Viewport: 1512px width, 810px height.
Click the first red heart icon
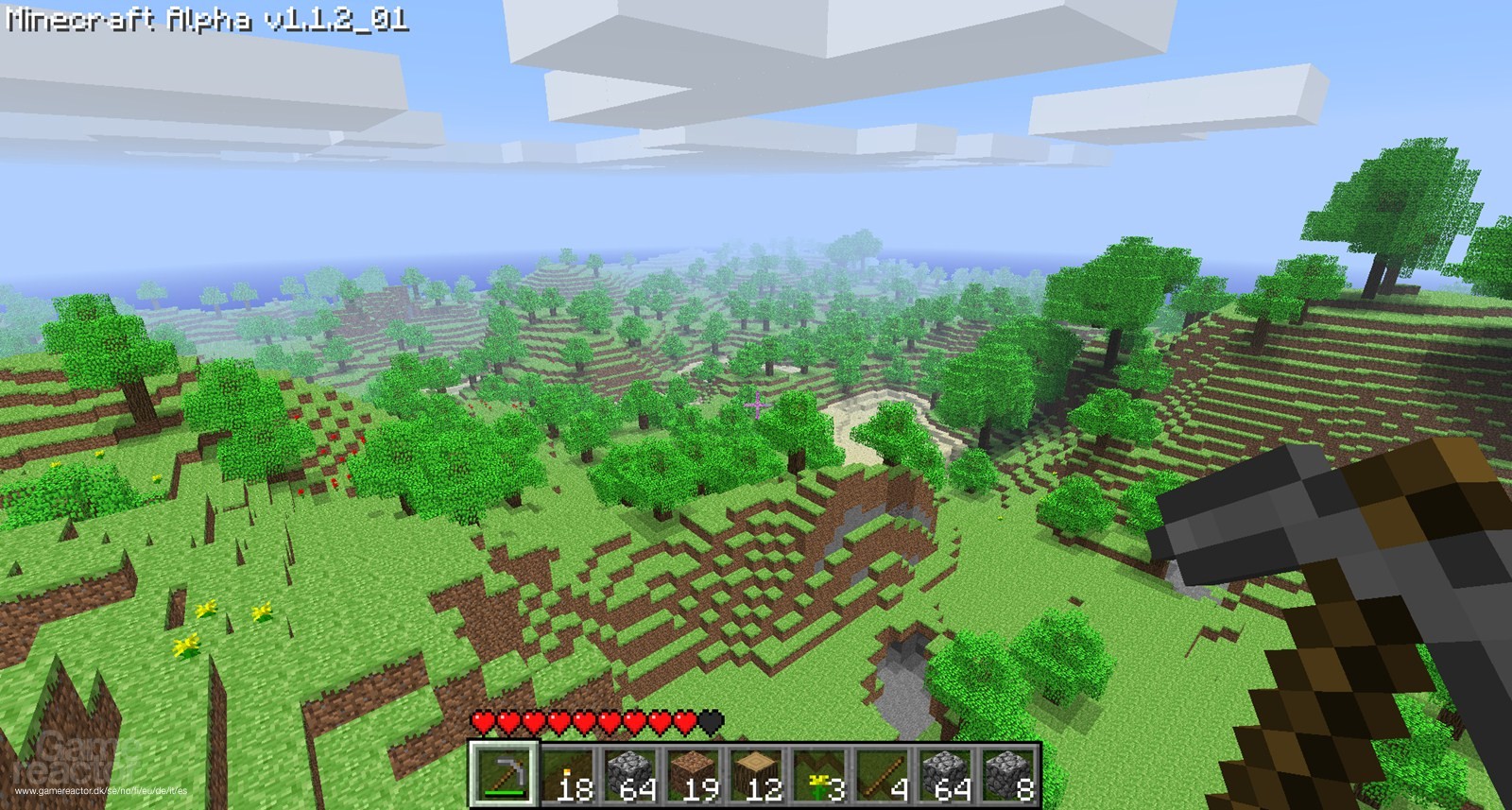click(483, 723)
